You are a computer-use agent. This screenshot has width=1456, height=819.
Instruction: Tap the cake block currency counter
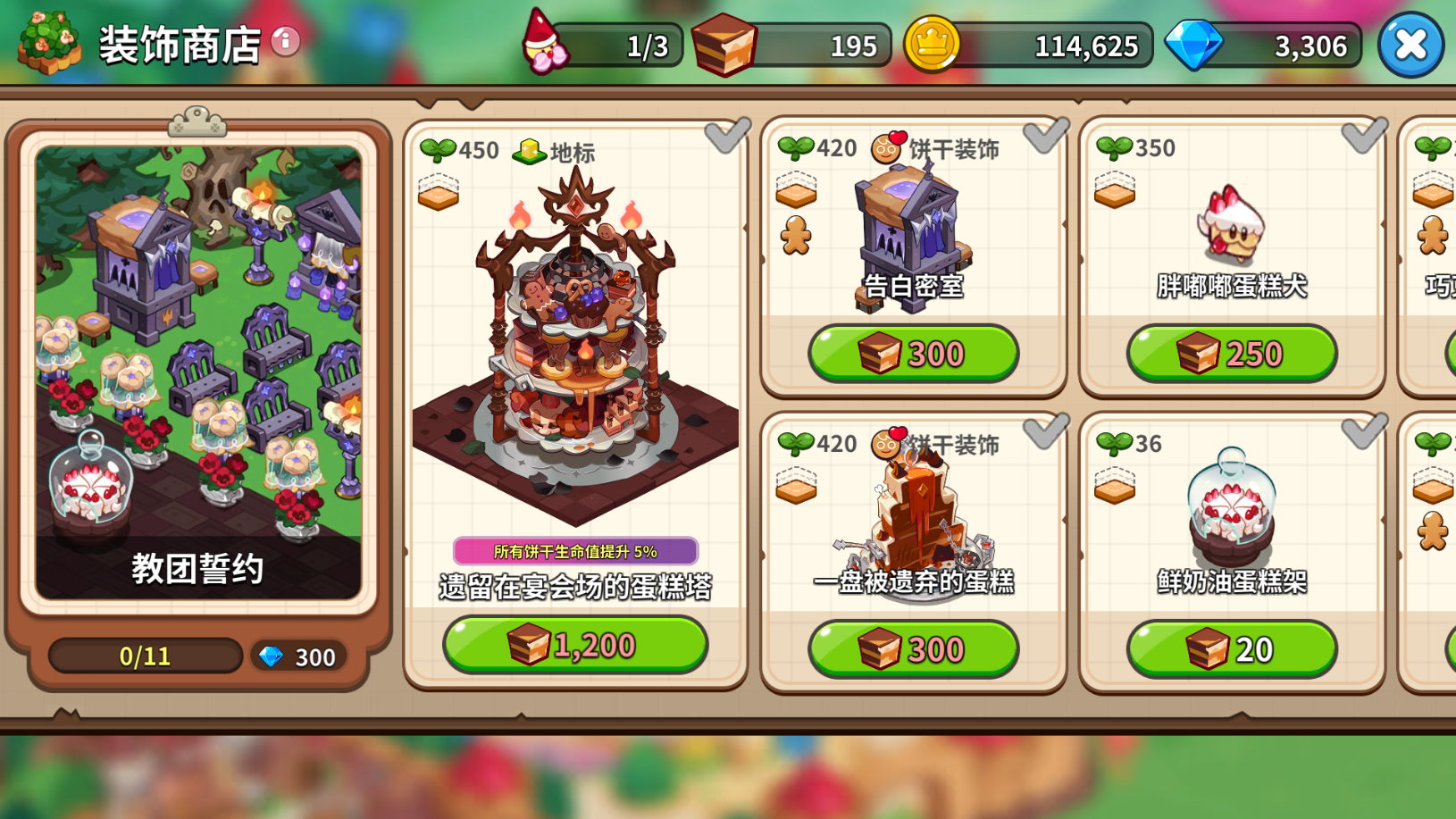[791, 45]
